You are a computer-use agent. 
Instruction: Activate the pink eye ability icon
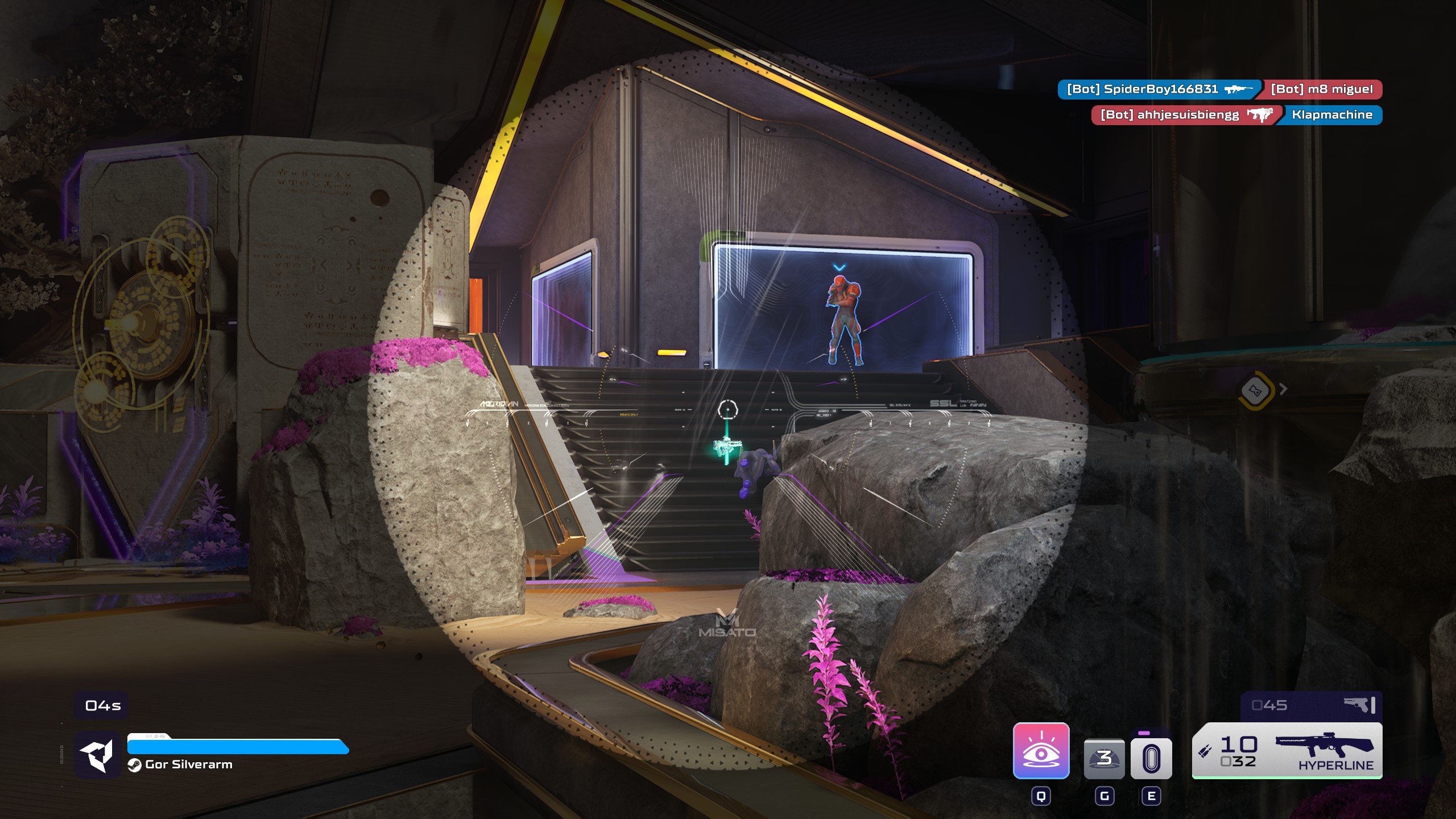[1041, 750]
